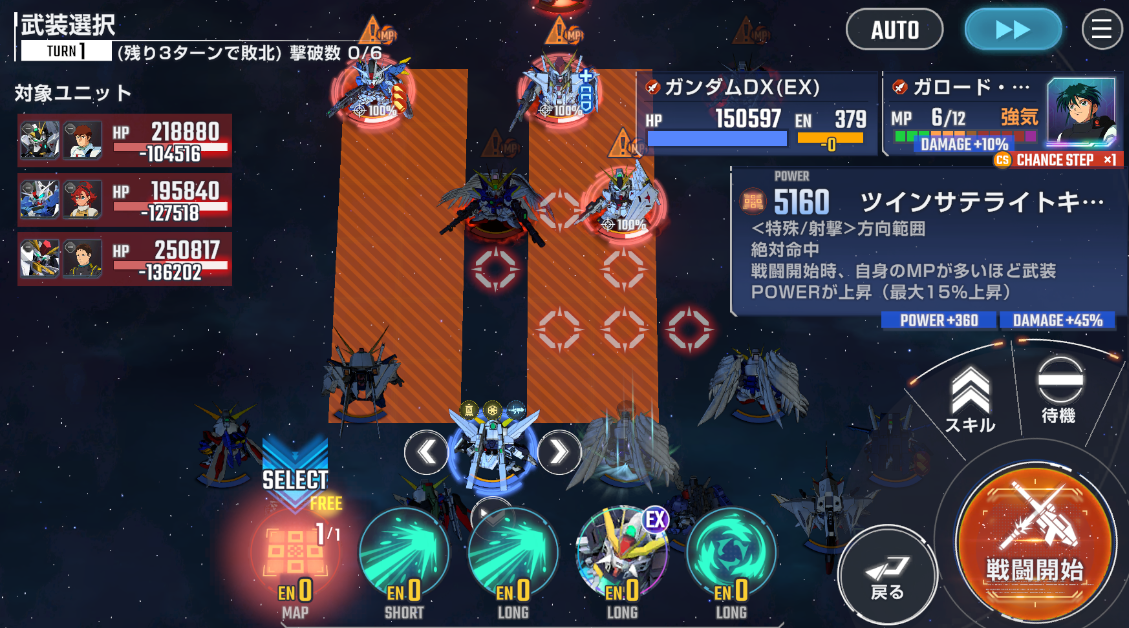1129x628 pixels.
Task: Rotate attack direction with right arrow
Action: coord(559,453)
